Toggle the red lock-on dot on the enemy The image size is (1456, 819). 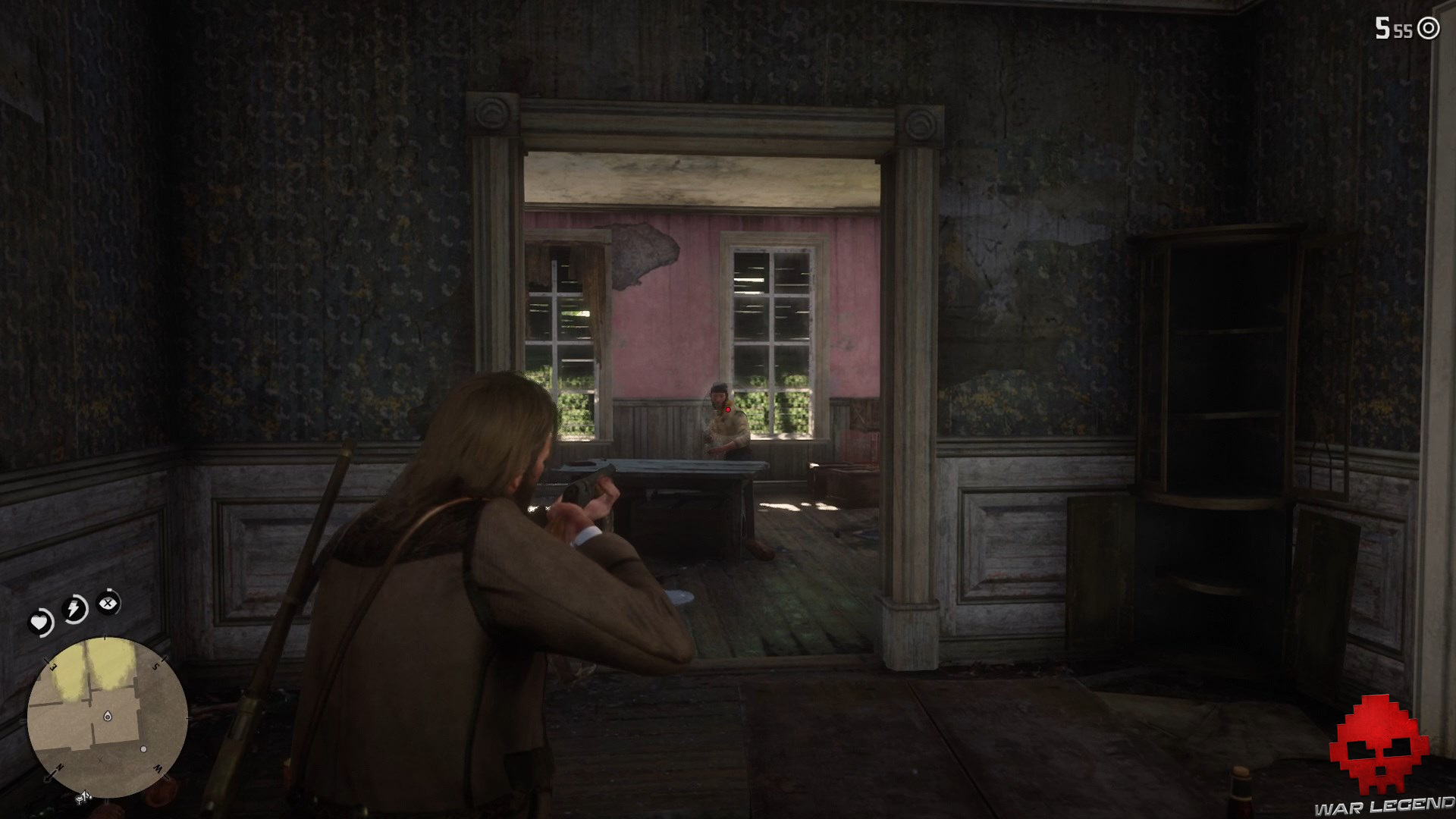[728, 409]
